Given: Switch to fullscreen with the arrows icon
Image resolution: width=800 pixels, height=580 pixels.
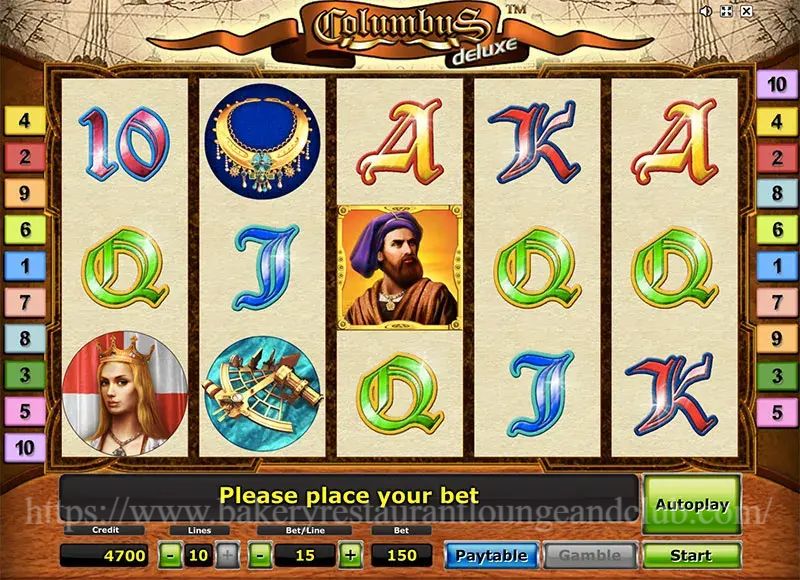Looking at the screenshot, I should (x=726, y=11).
